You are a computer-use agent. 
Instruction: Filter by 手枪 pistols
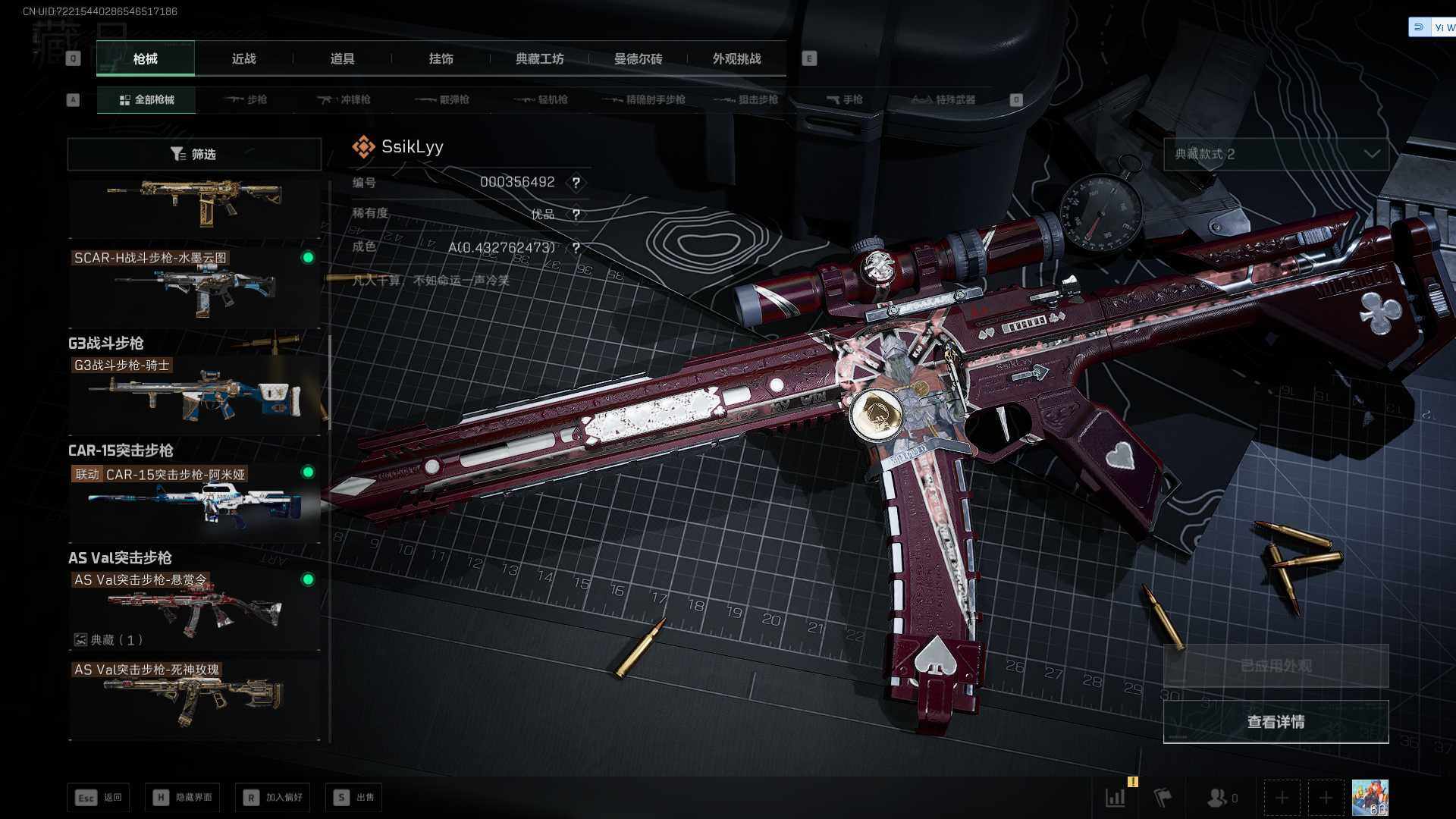(845, 100)
